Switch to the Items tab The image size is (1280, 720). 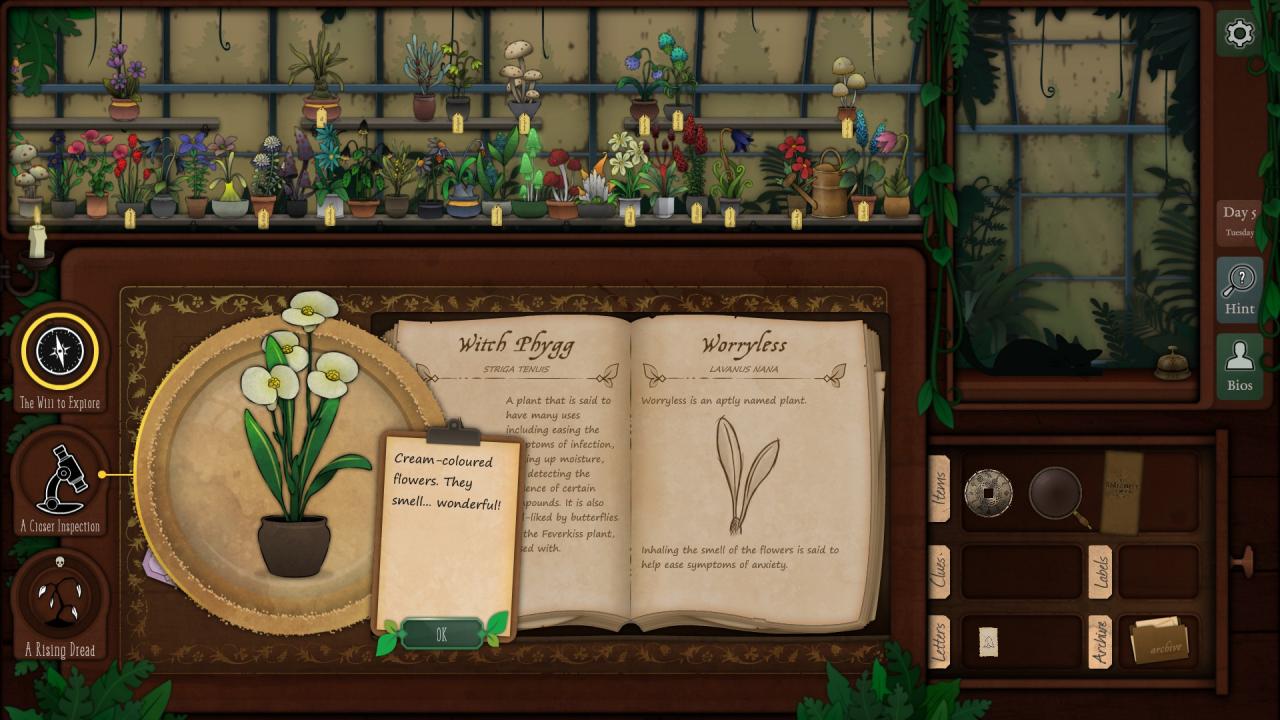point(939,488)
